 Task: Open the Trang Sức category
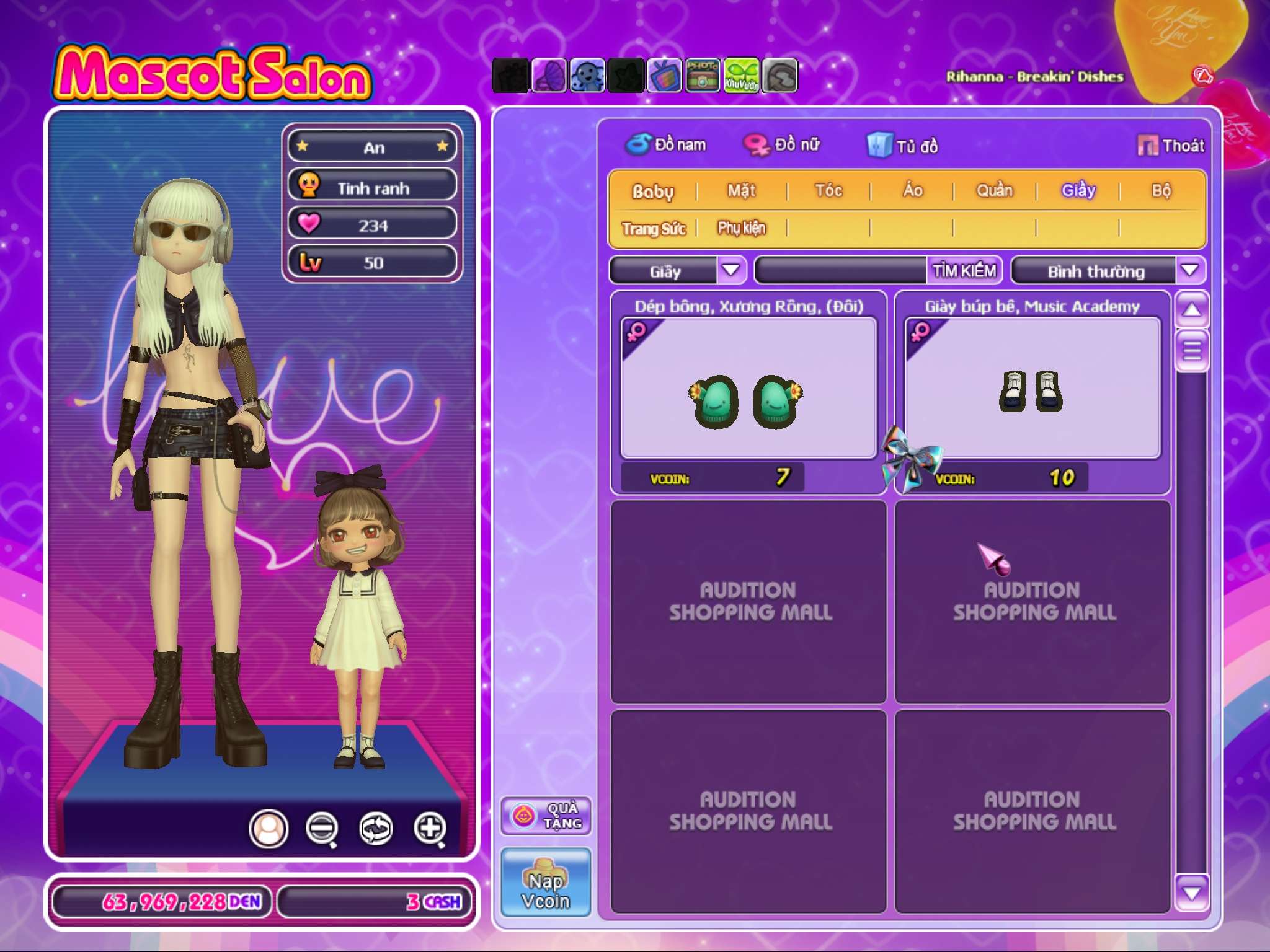point(654,229)
